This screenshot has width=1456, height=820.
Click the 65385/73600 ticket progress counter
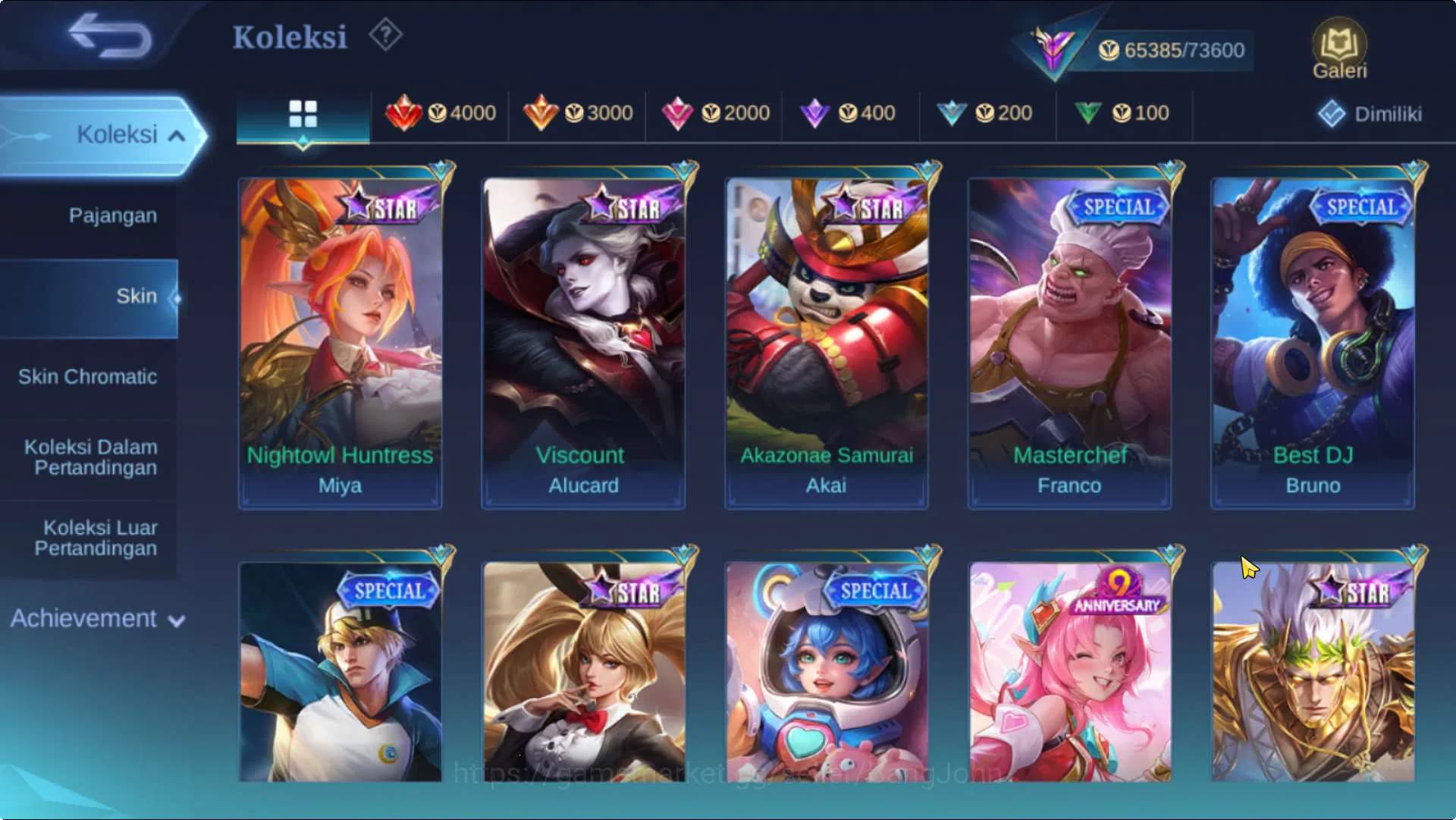point(1172,50)
